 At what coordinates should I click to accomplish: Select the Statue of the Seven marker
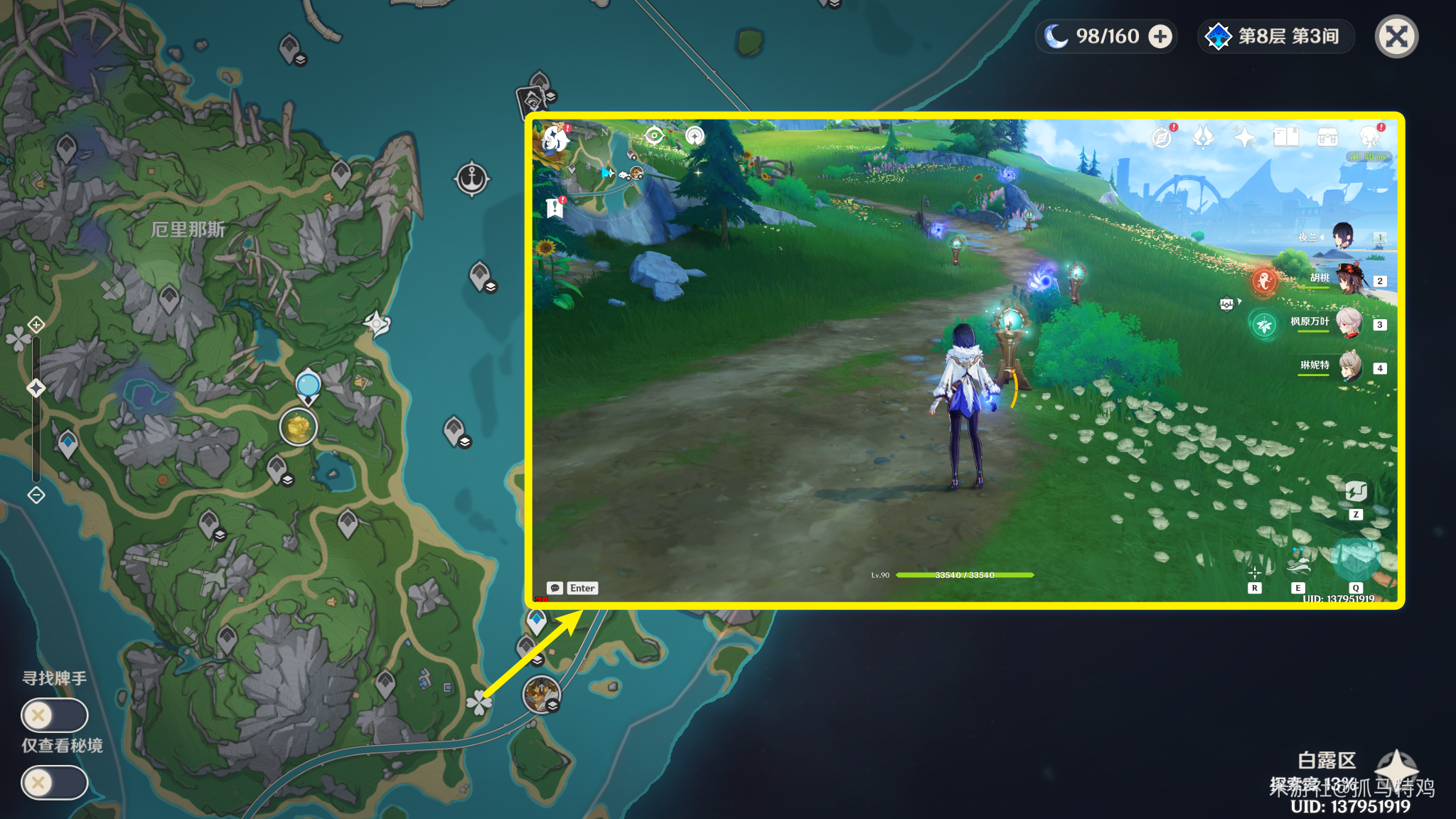tap(377, 323)
